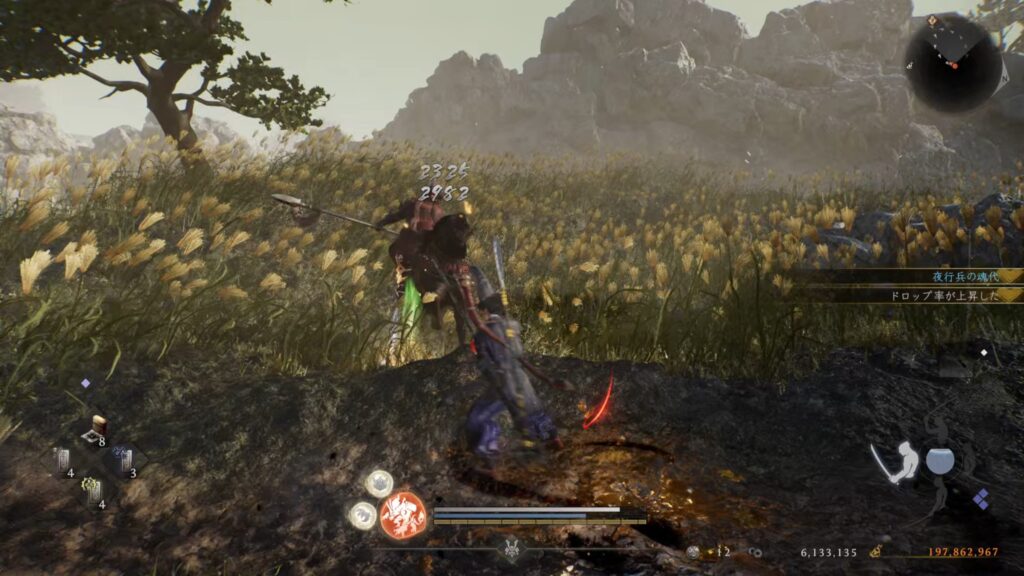The height and width of the screenshot is (576, 1024).
Task: Click the circular minimap
Action: 953,62
